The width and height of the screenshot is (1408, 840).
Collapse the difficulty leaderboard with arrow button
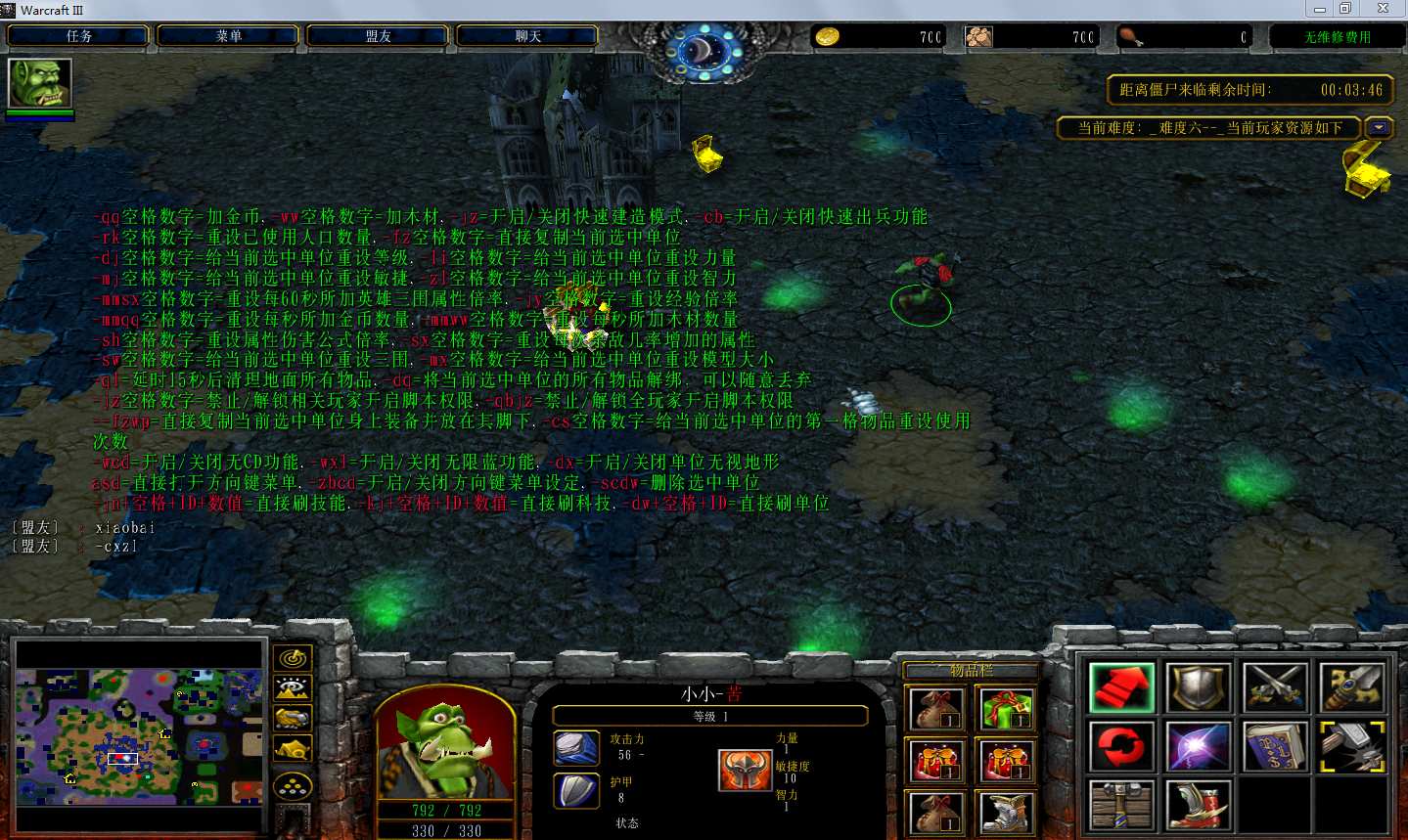tap(1379, 127)
